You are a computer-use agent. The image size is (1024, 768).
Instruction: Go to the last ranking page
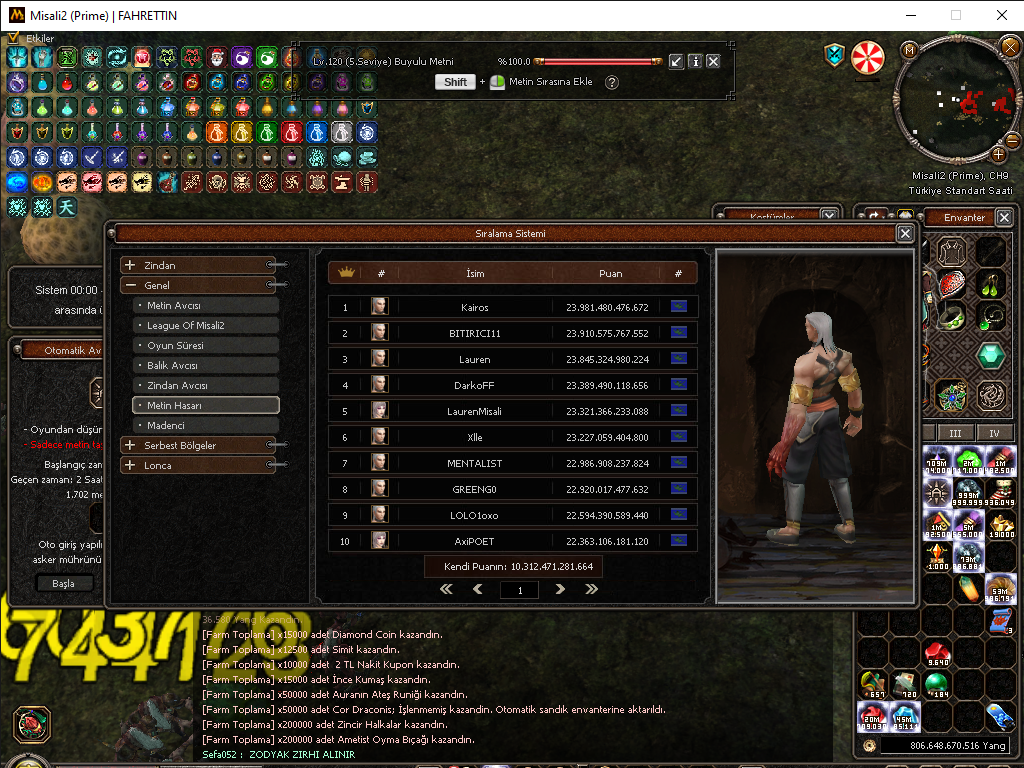(591, 590)
